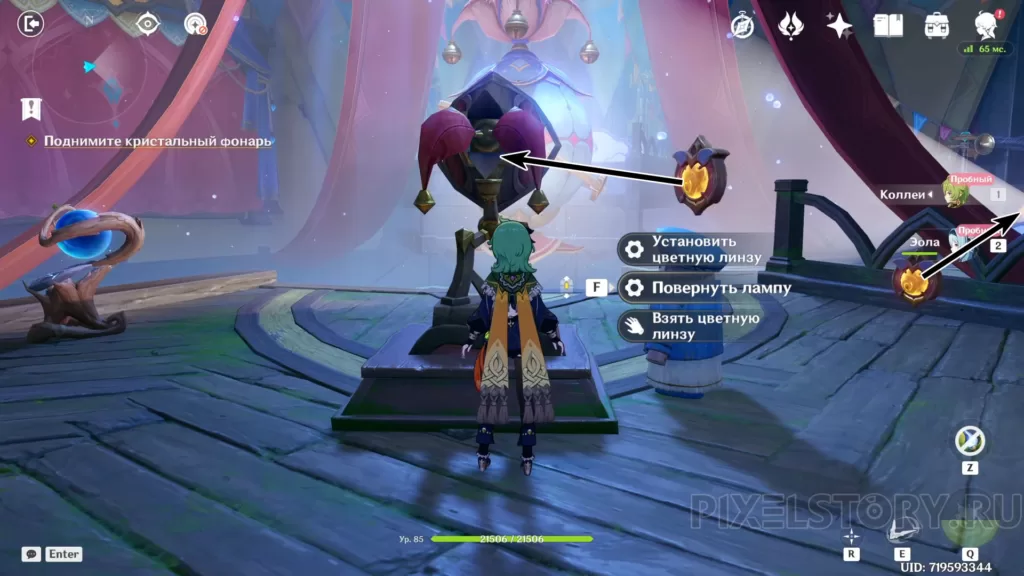Open the compass icon in the top bar

coord(742,26)
